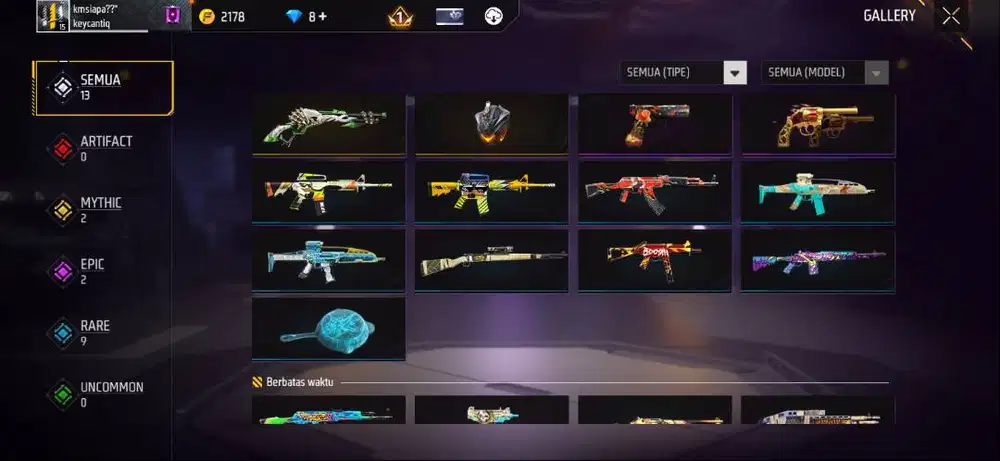
Task: Expand the SEMUA (MODEL) dropdown
Action: tap(825, 72)
